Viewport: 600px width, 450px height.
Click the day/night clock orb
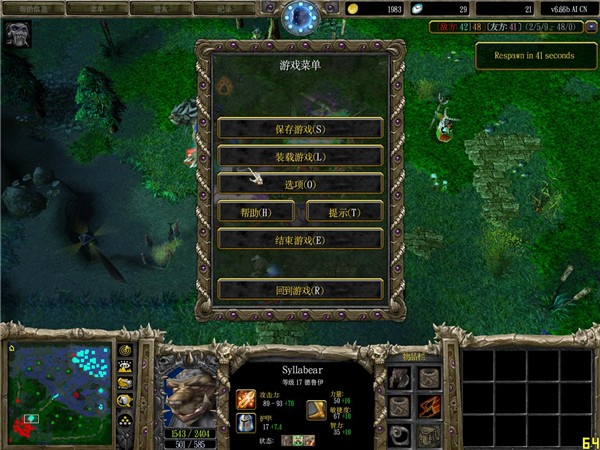(299, 17)
